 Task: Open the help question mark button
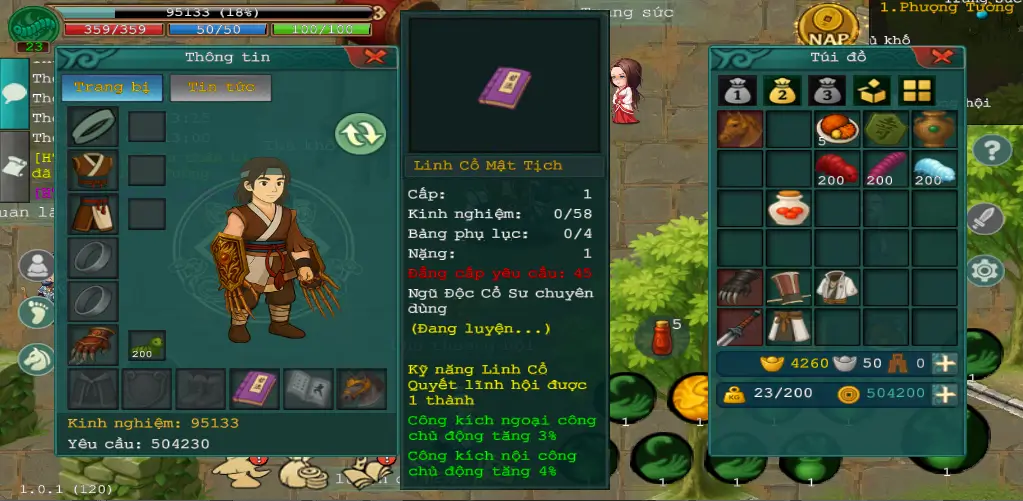pyautogui.click(x=991, y=151)
